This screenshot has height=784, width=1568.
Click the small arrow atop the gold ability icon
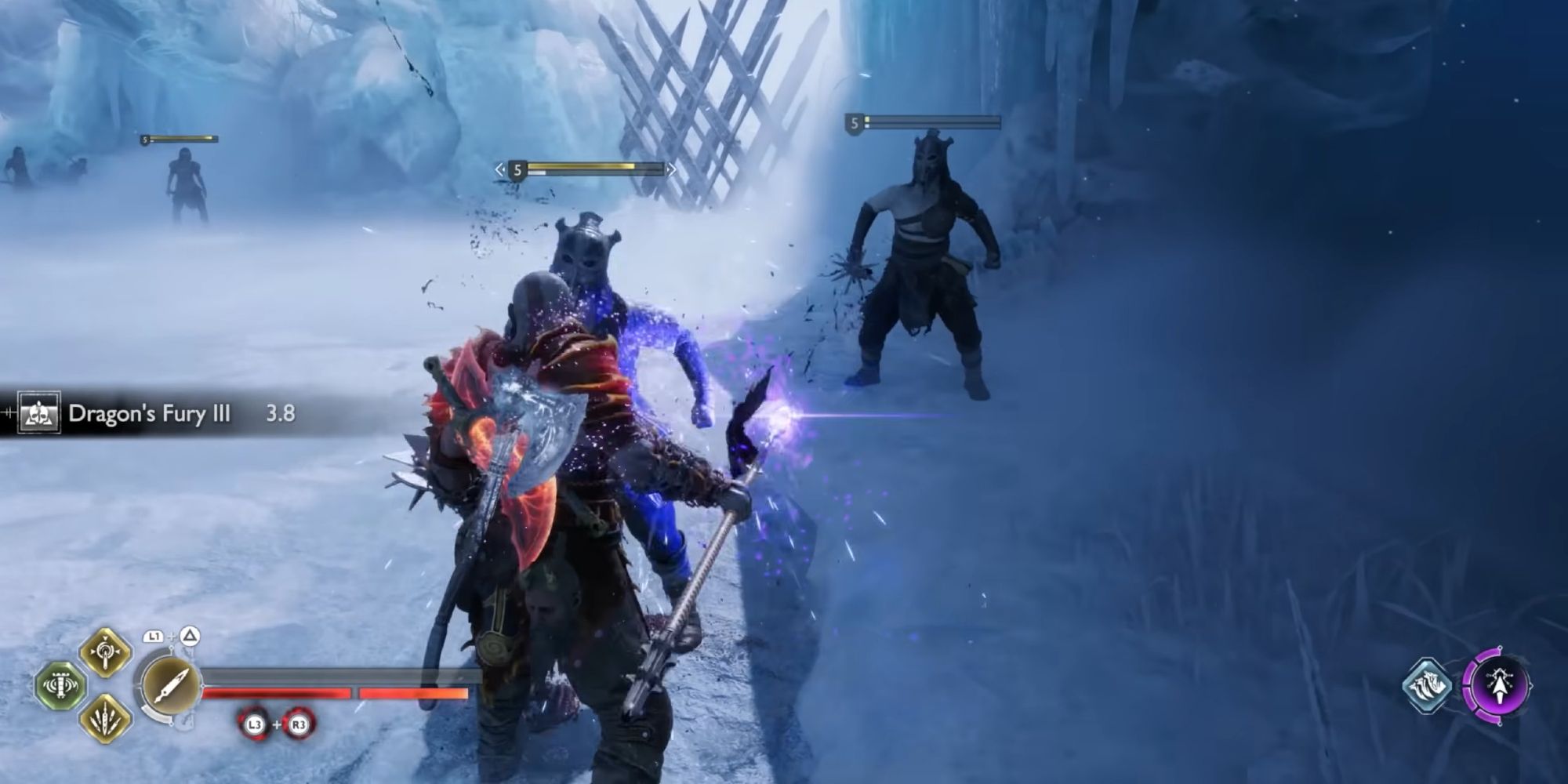(x=106, y=637)
